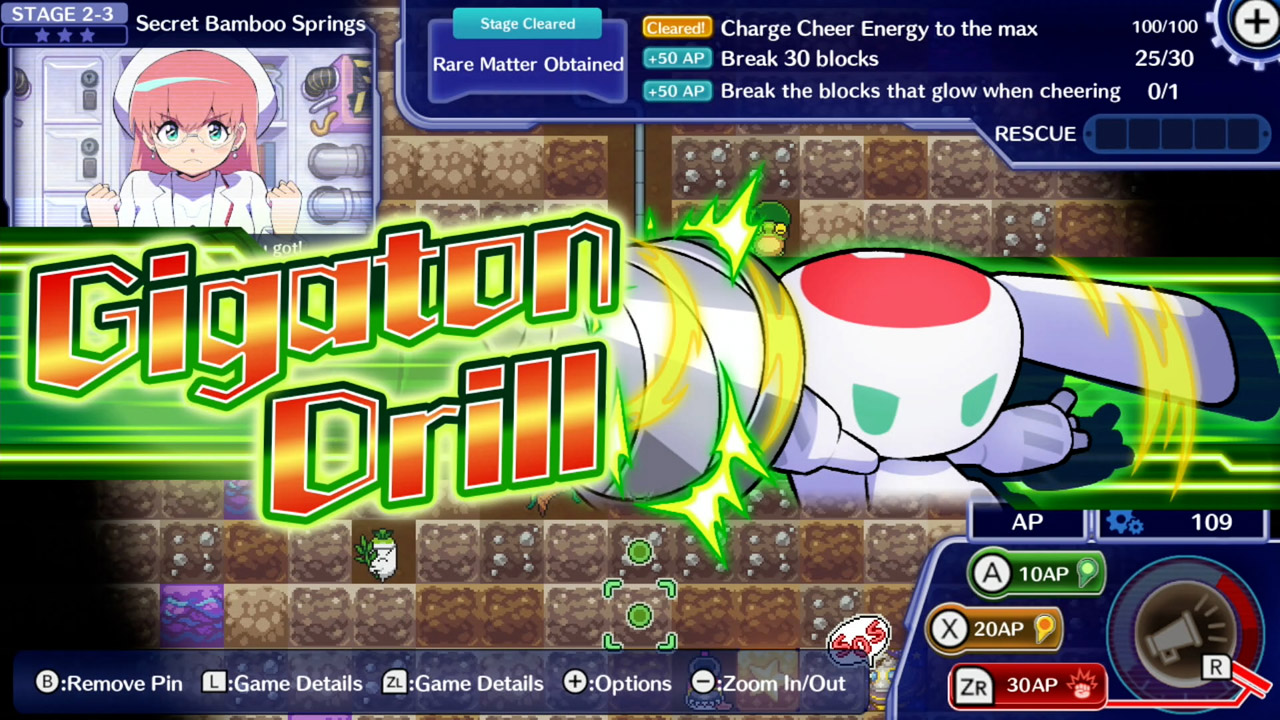Toggle the +50 AP badge on glowing blocks mission
This screenshot has height=720, width=1280.
point(676,91)
